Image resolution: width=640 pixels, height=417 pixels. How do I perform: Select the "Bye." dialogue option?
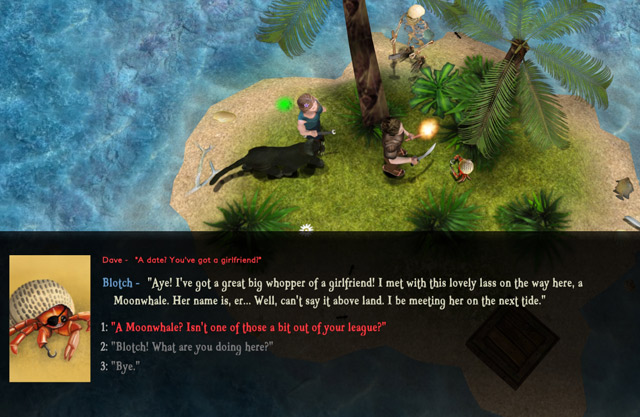126,366
